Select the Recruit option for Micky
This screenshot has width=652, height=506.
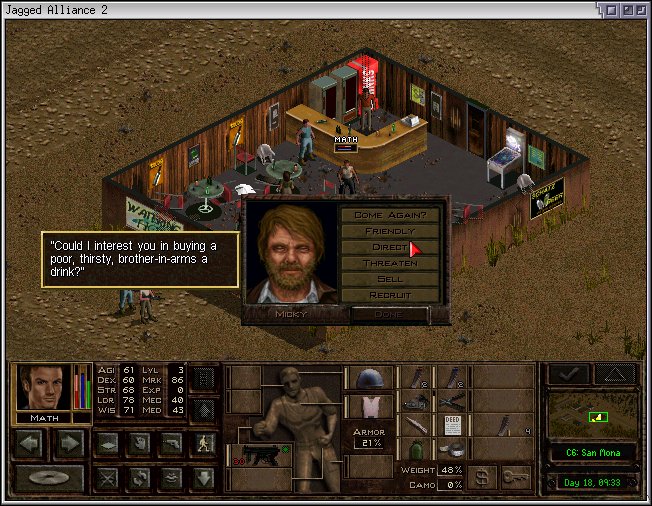(x=390, y=295)
